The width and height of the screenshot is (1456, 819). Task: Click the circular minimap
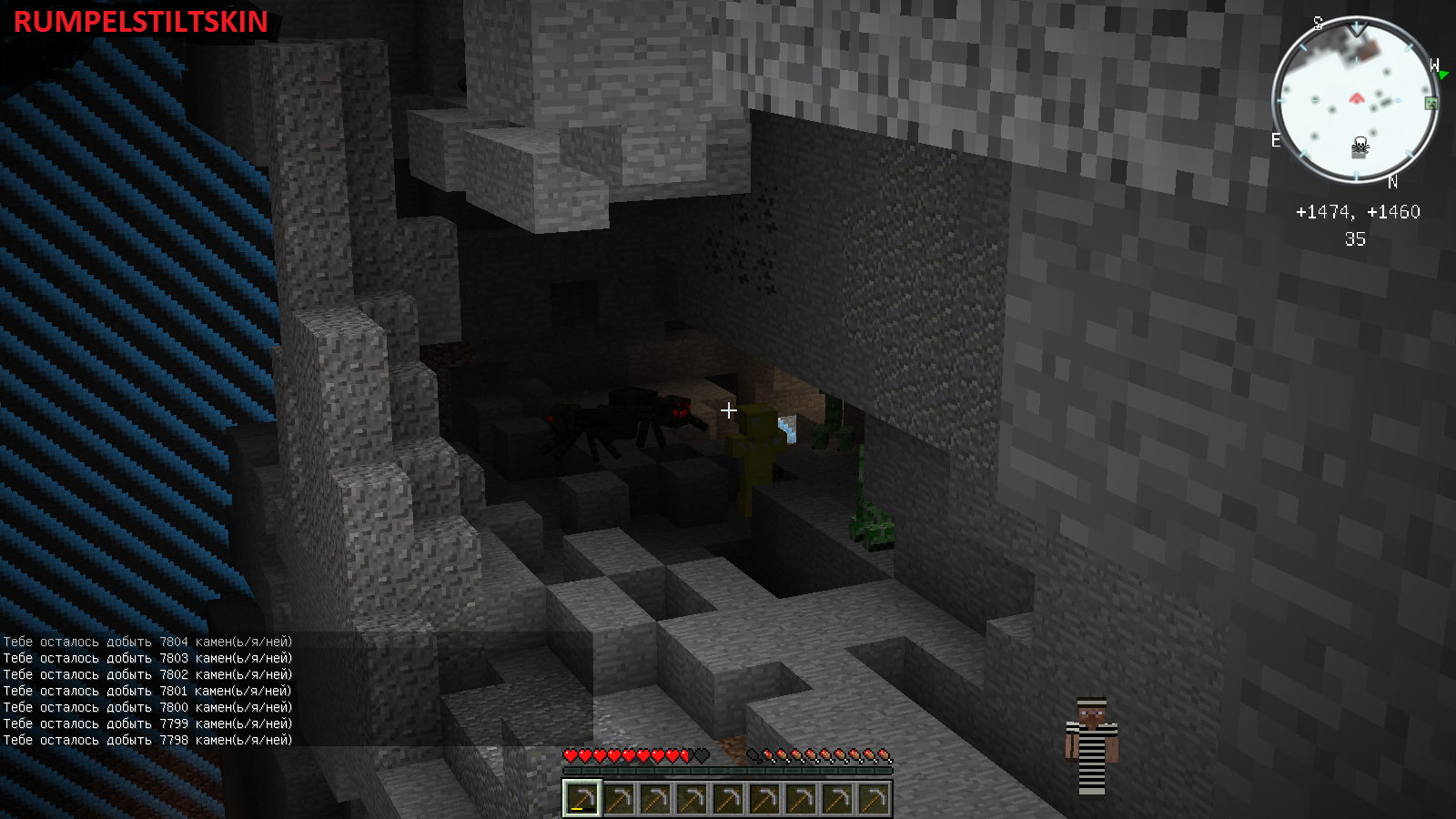click(x=1355, y=99)
